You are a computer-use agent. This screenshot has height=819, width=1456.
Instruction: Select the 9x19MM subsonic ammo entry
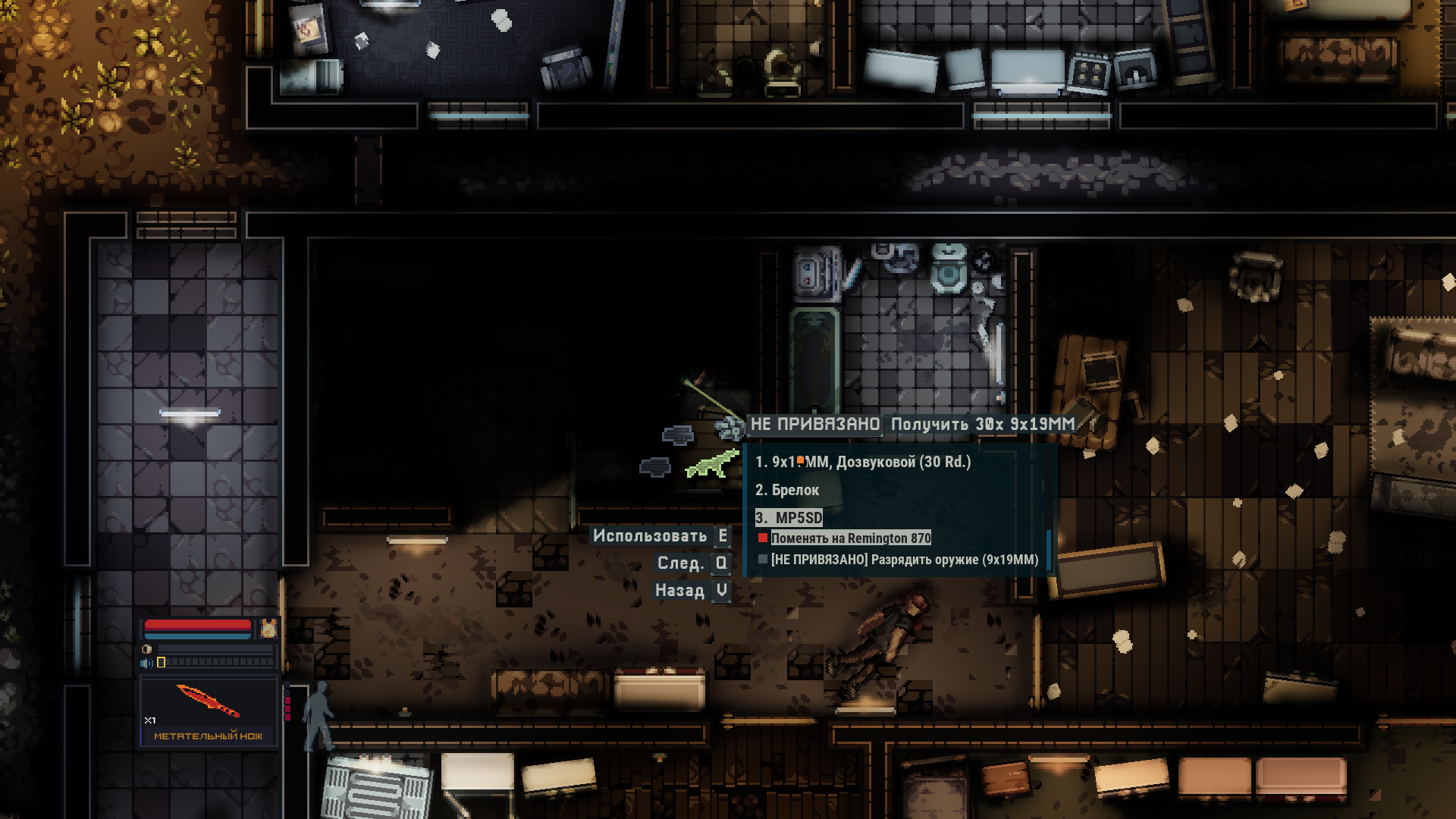tap(863, 462)
